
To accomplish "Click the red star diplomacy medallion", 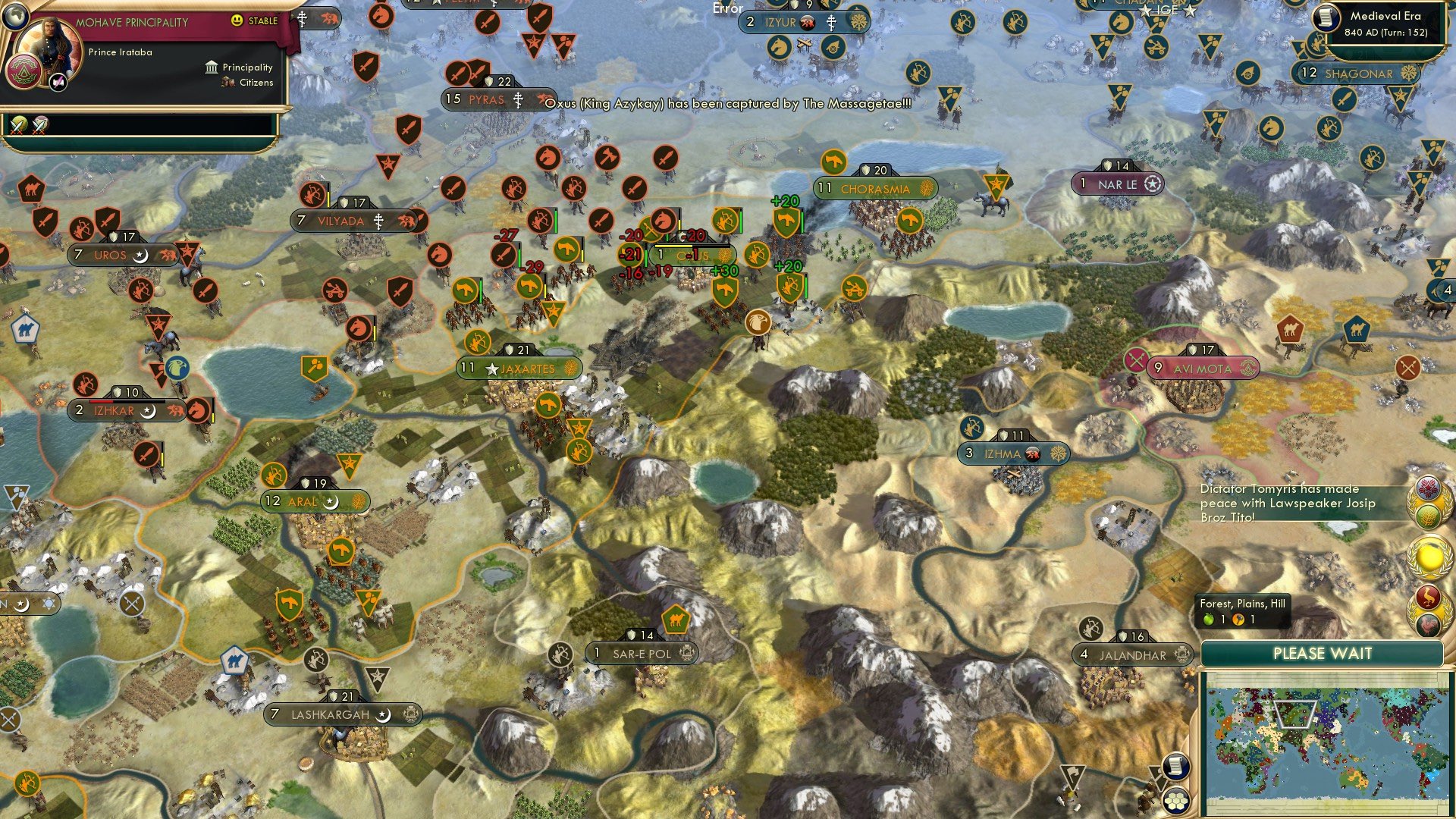I will [x=1427, y=486].
